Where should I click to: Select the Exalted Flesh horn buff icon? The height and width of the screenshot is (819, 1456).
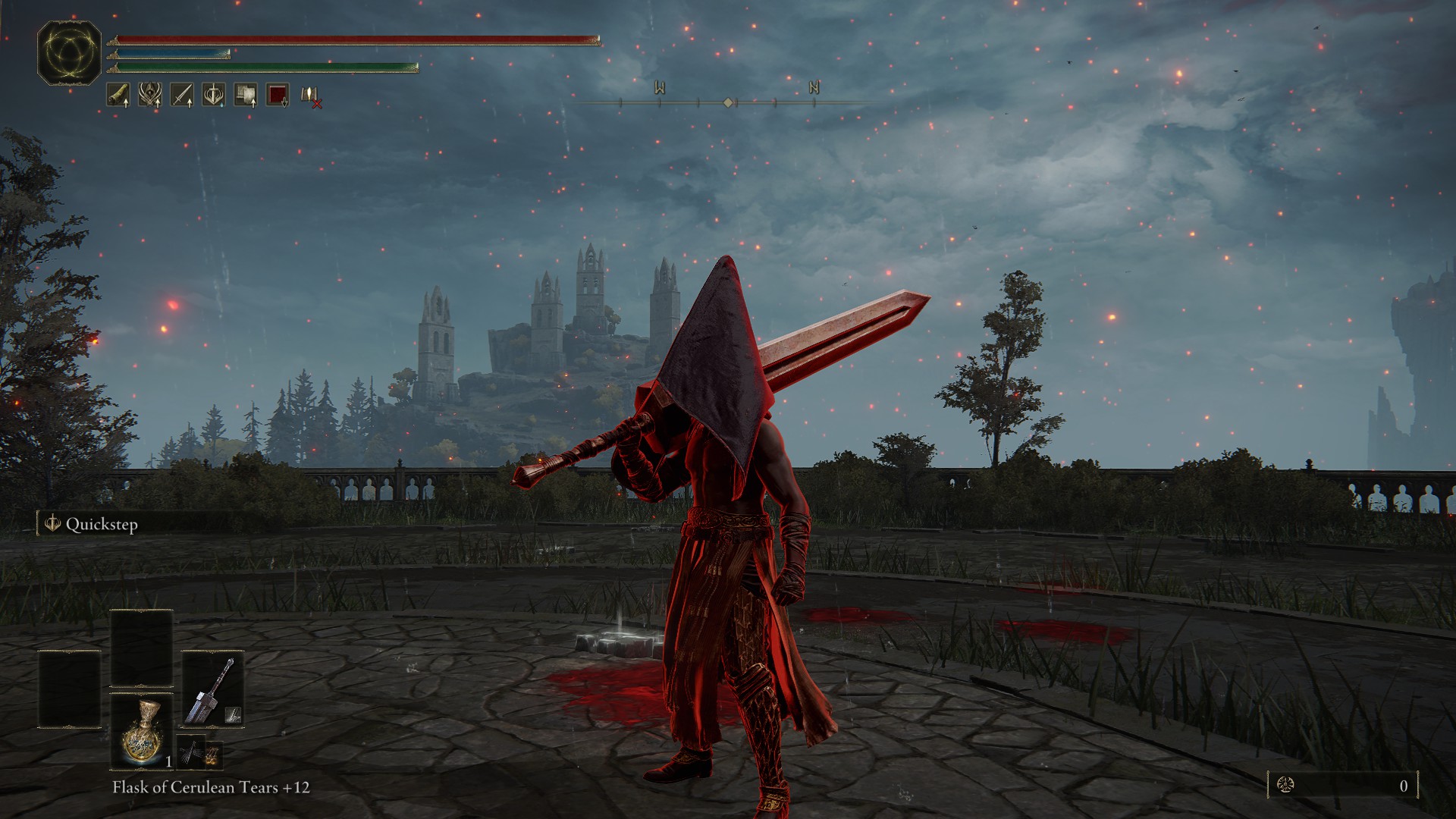click(118, 96)
